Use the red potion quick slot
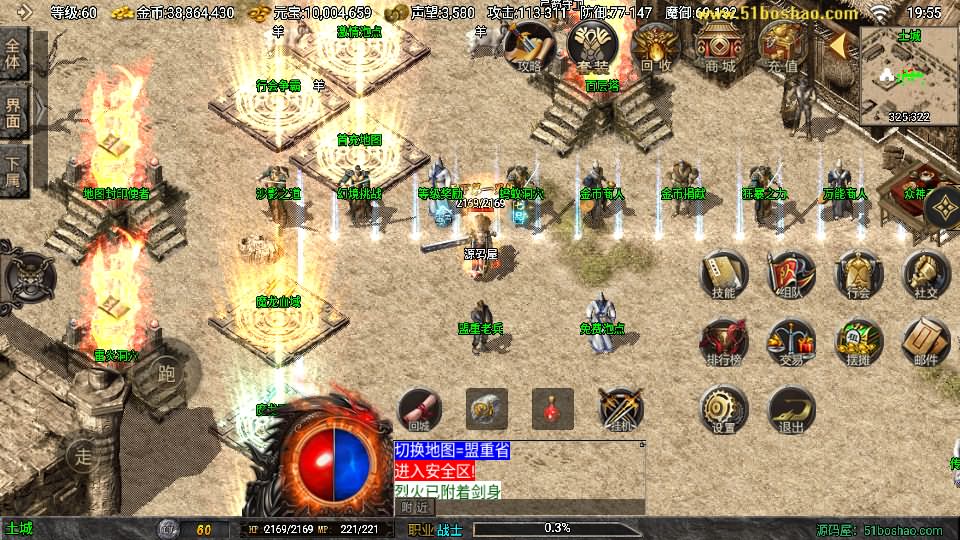 553,408
